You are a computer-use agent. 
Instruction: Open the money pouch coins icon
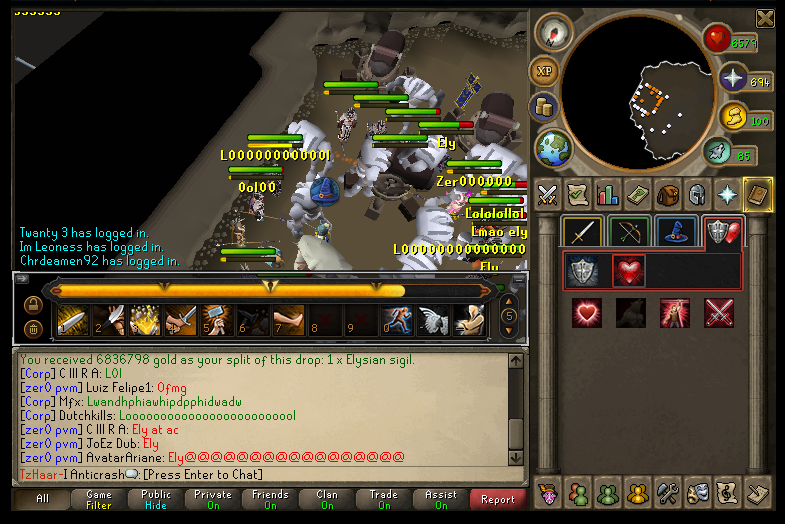[545, 107]
